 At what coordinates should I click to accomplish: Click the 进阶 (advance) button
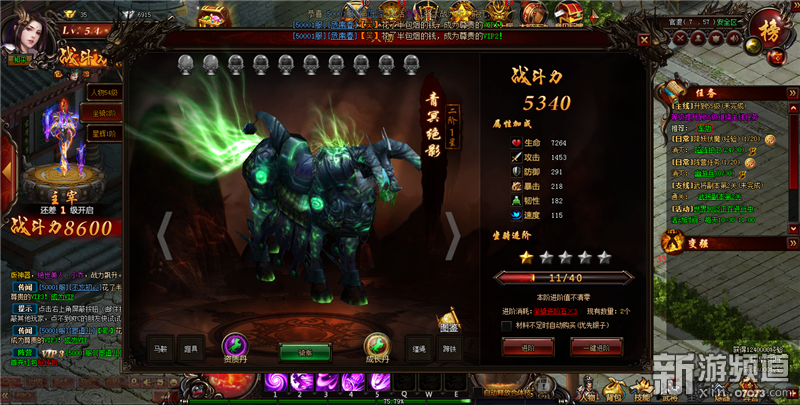pos(528,346)
